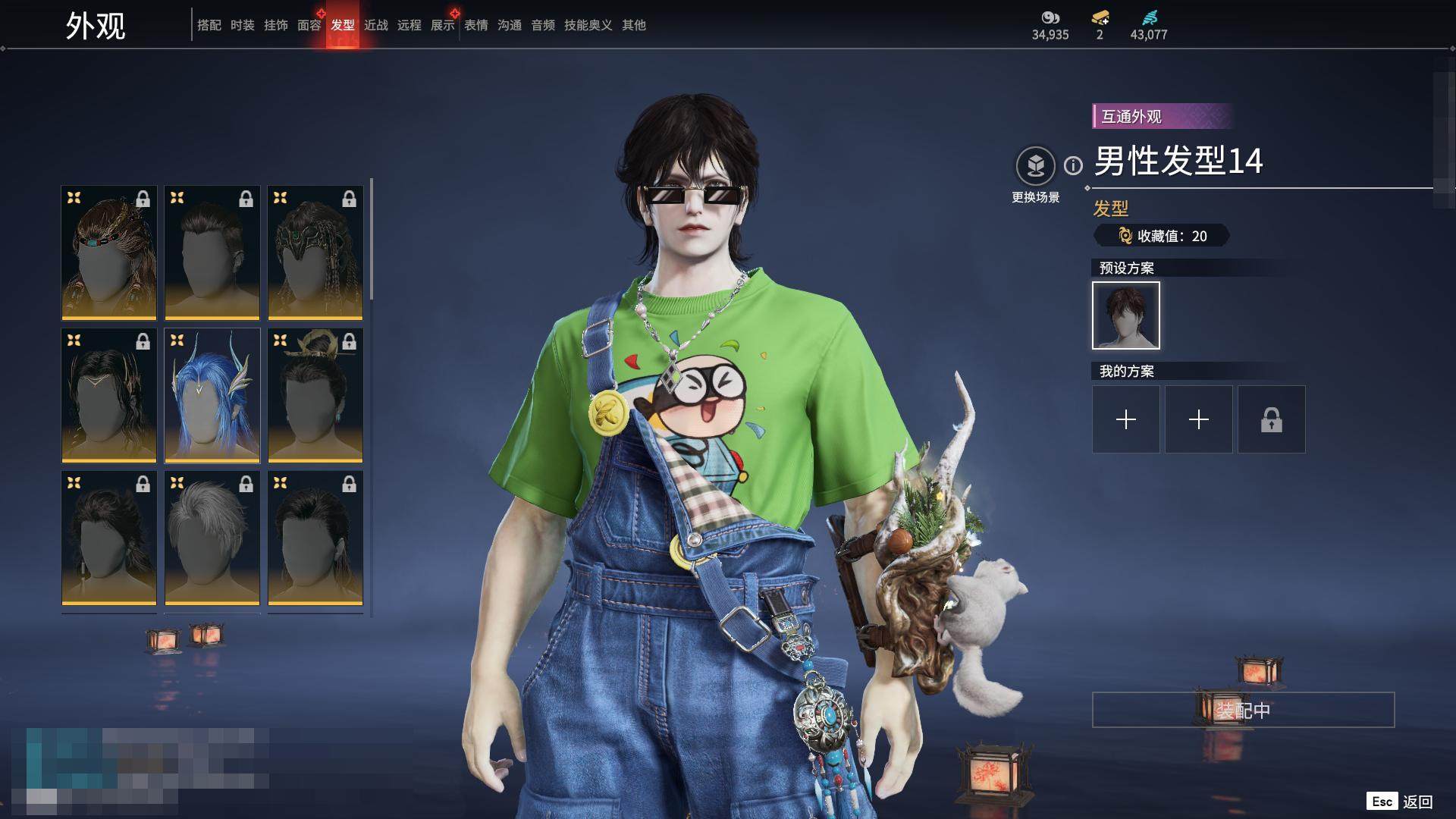Switch to the 远程 ranged tab
Image resolution: width=1456 pixels, height=819 pixels.
(x=409, y=25)
